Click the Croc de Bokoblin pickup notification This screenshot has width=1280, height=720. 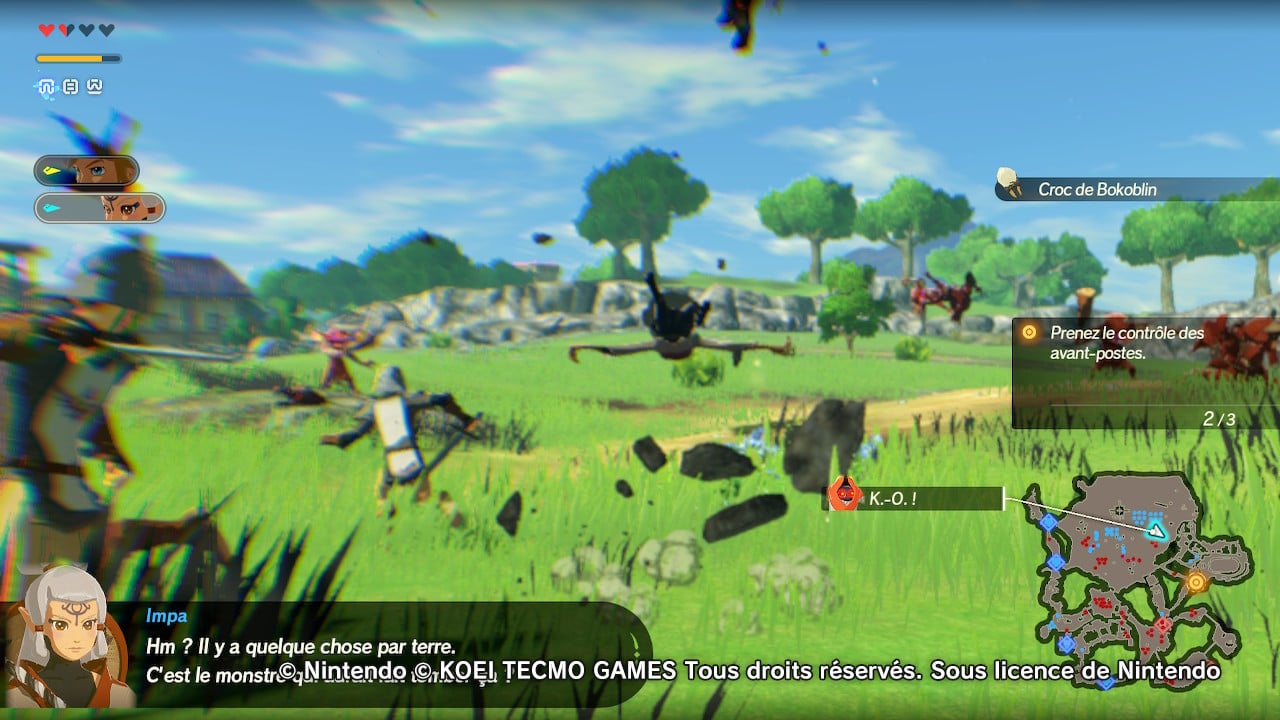coord(1136,189)
